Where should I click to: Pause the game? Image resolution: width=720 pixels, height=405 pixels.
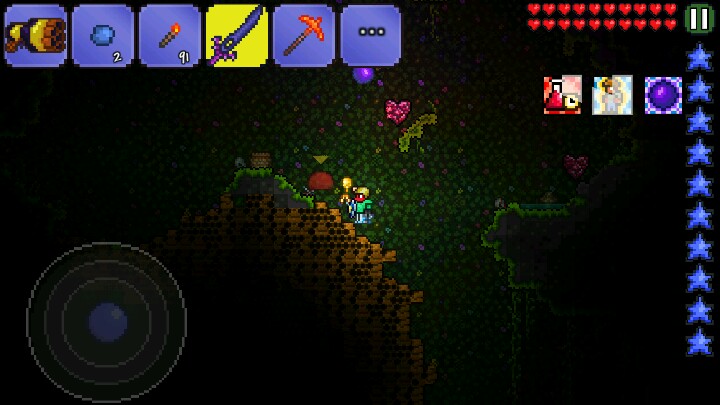(700, 19)
